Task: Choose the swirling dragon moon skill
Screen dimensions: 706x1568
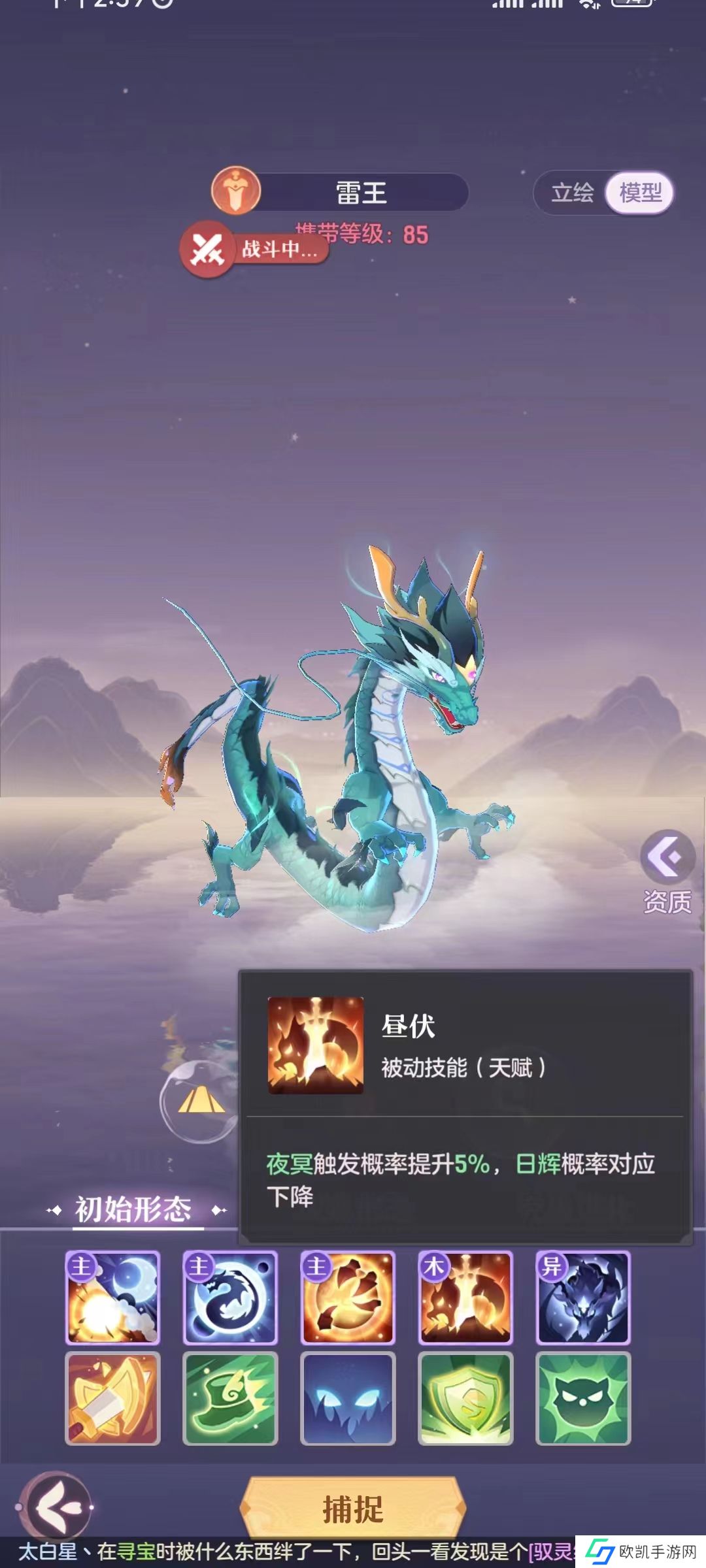Action: (x=230, y=1298)
